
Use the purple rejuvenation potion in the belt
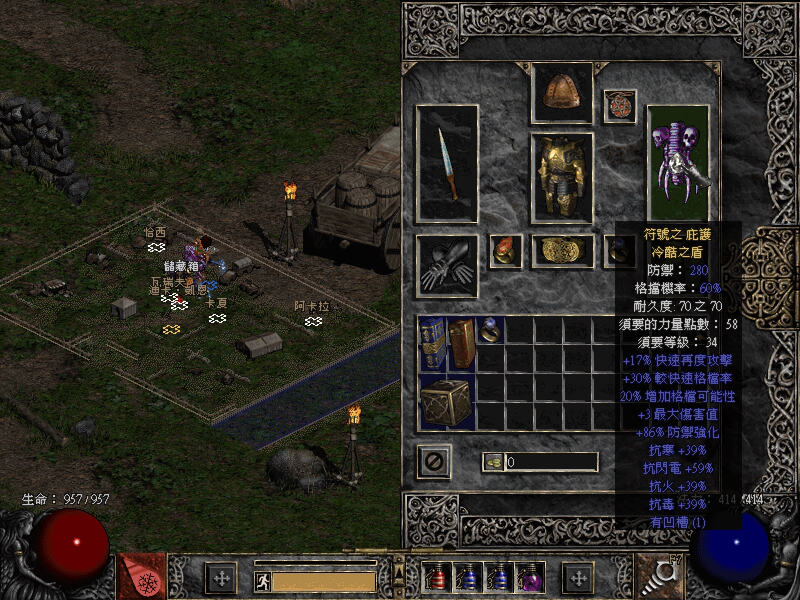click(x=528, y=577)
